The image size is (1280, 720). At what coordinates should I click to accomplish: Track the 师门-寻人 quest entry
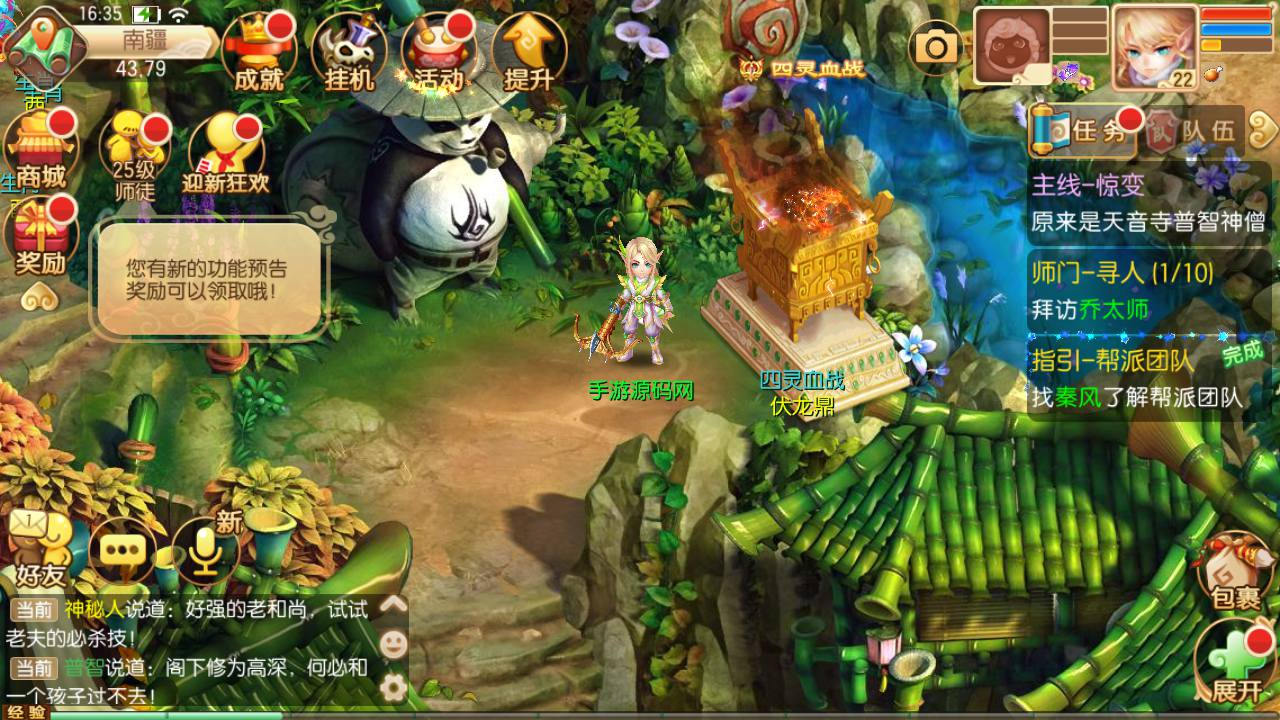tap(1148, 290)
